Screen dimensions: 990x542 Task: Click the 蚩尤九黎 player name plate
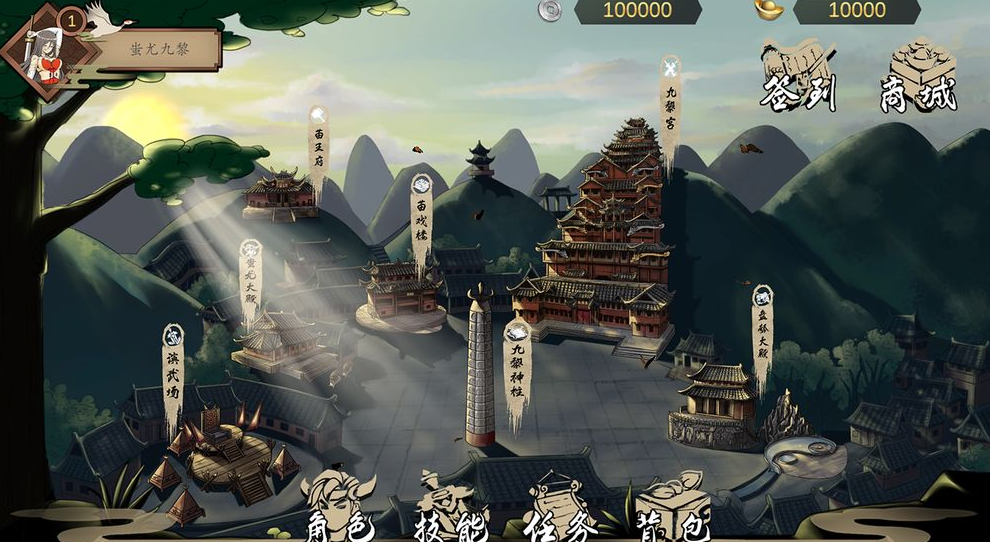pyautogui.click(x=160, y=48)
